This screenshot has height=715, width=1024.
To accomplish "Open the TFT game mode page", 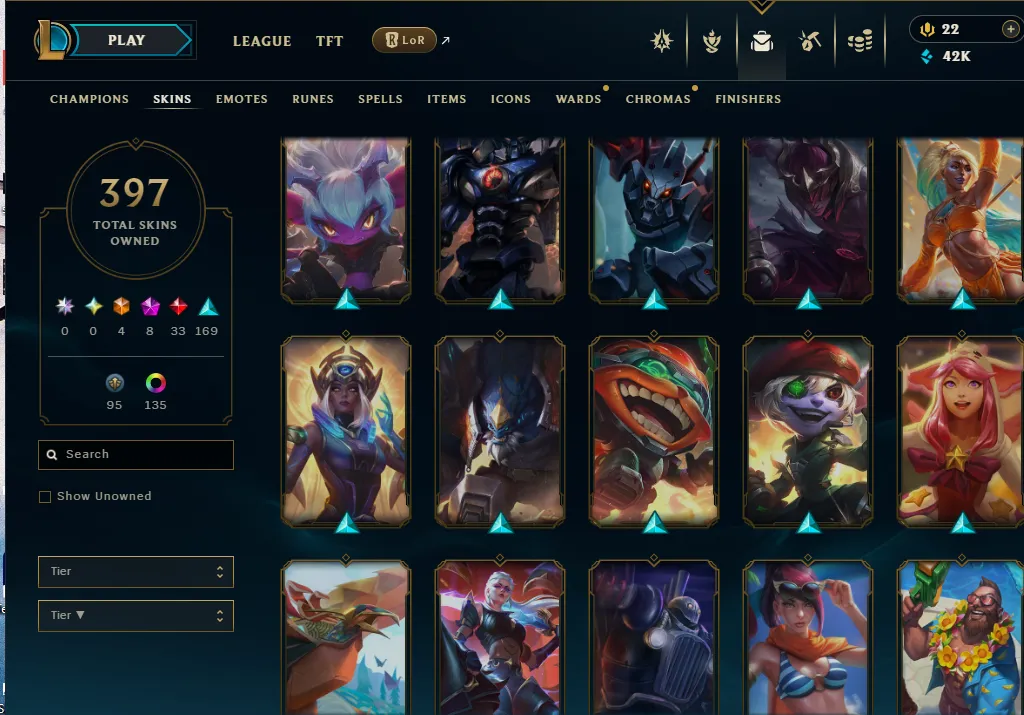I will (x=329, y=41).
